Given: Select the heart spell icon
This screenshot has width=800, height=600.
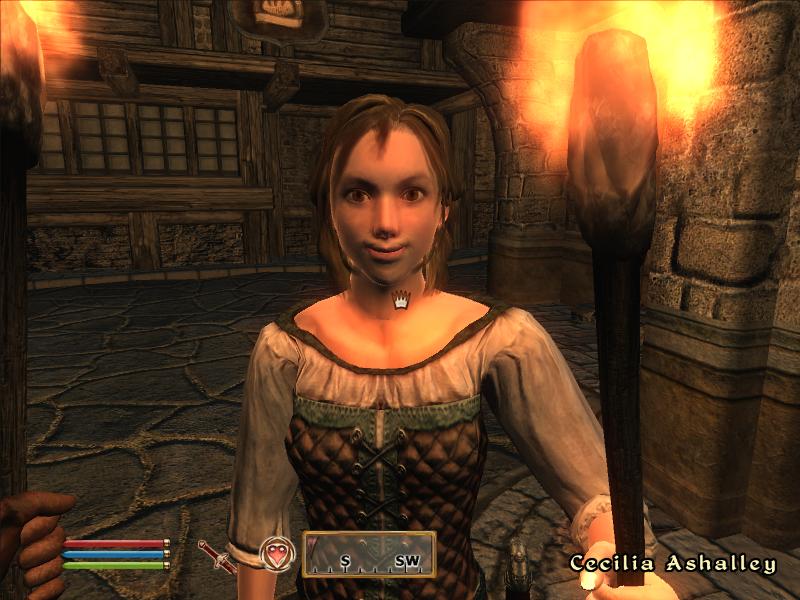Looking at the screenshot, I should click(276, 555).
